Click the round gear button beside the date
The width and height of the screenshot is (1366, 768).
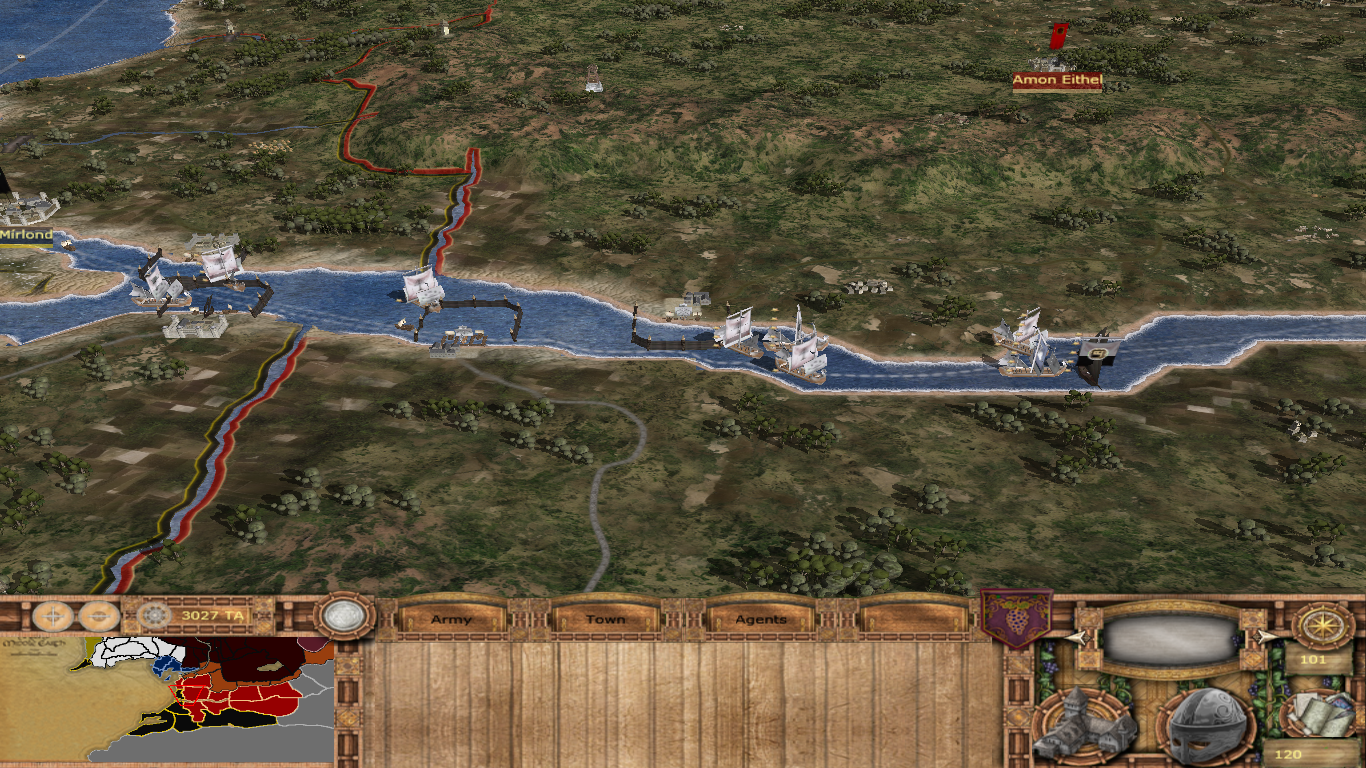(x=152, y=616)
